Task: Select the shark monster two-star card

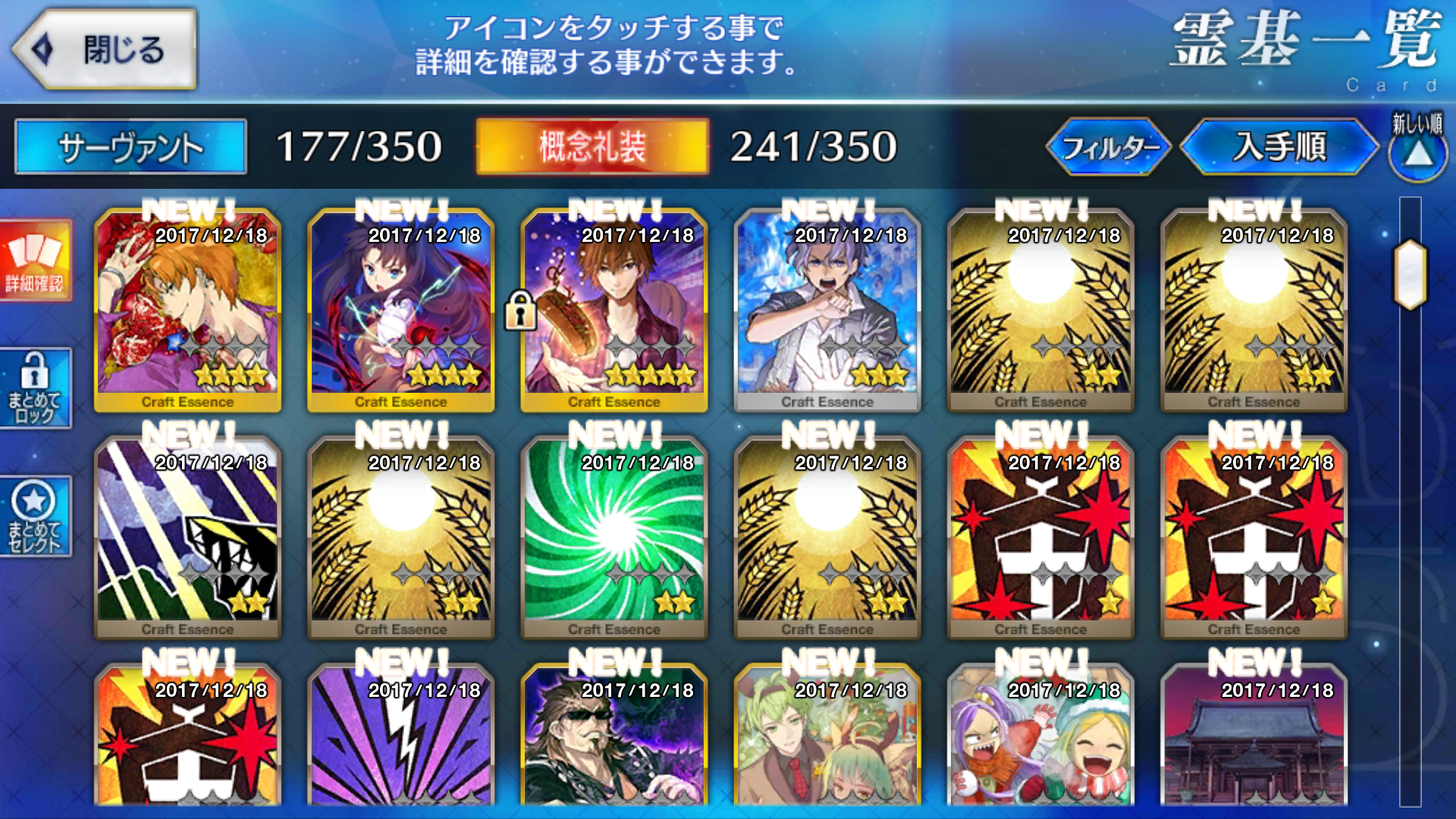Action: point(187,538)
